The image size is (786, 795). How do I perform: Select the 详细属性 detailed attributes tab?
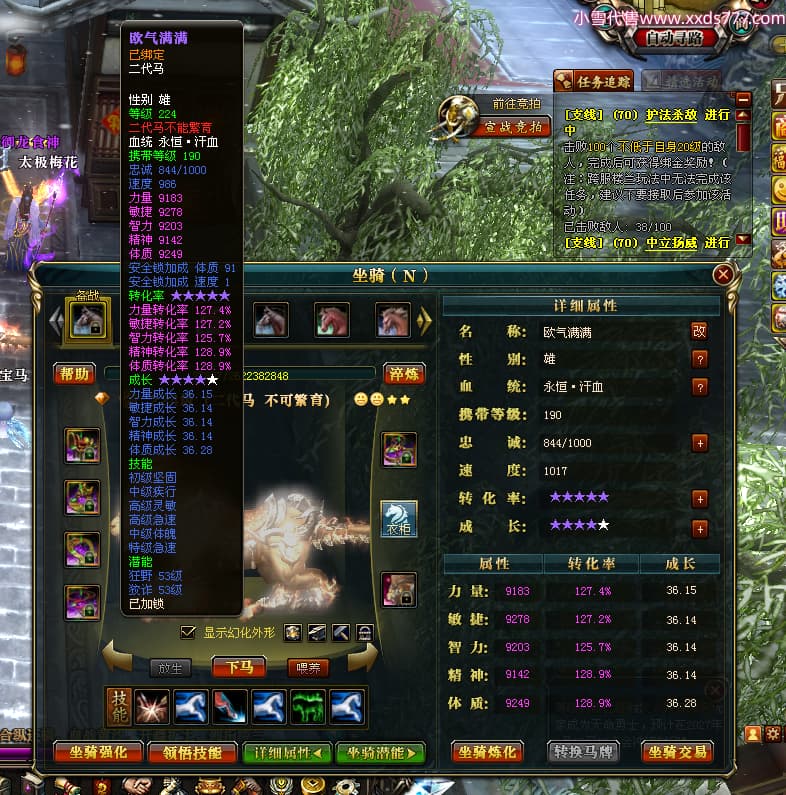[286, 752]
